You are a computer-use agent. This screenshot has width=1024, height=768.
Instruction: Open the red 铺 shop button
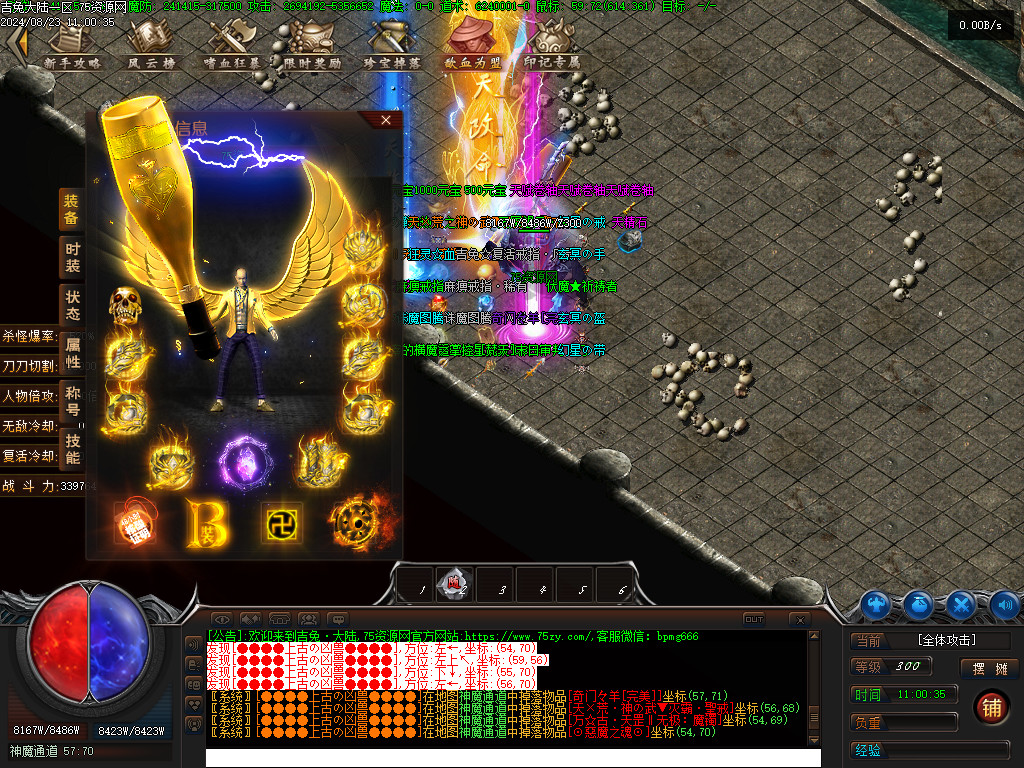tap(991, 707)
